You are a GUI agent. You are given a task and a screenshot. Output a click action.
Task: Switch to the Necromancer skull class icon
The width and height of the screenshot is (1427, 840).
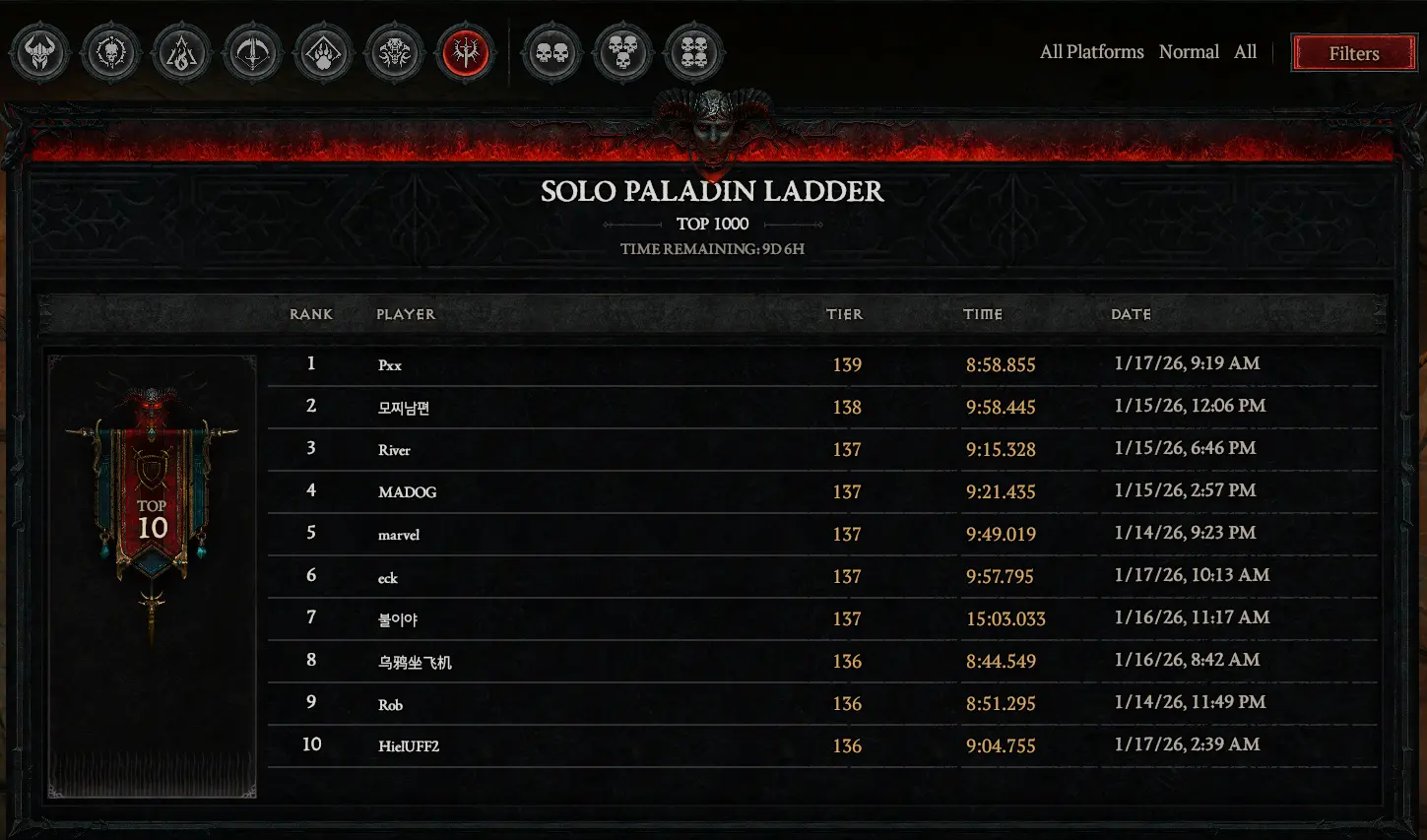click(x=110, y=53)
